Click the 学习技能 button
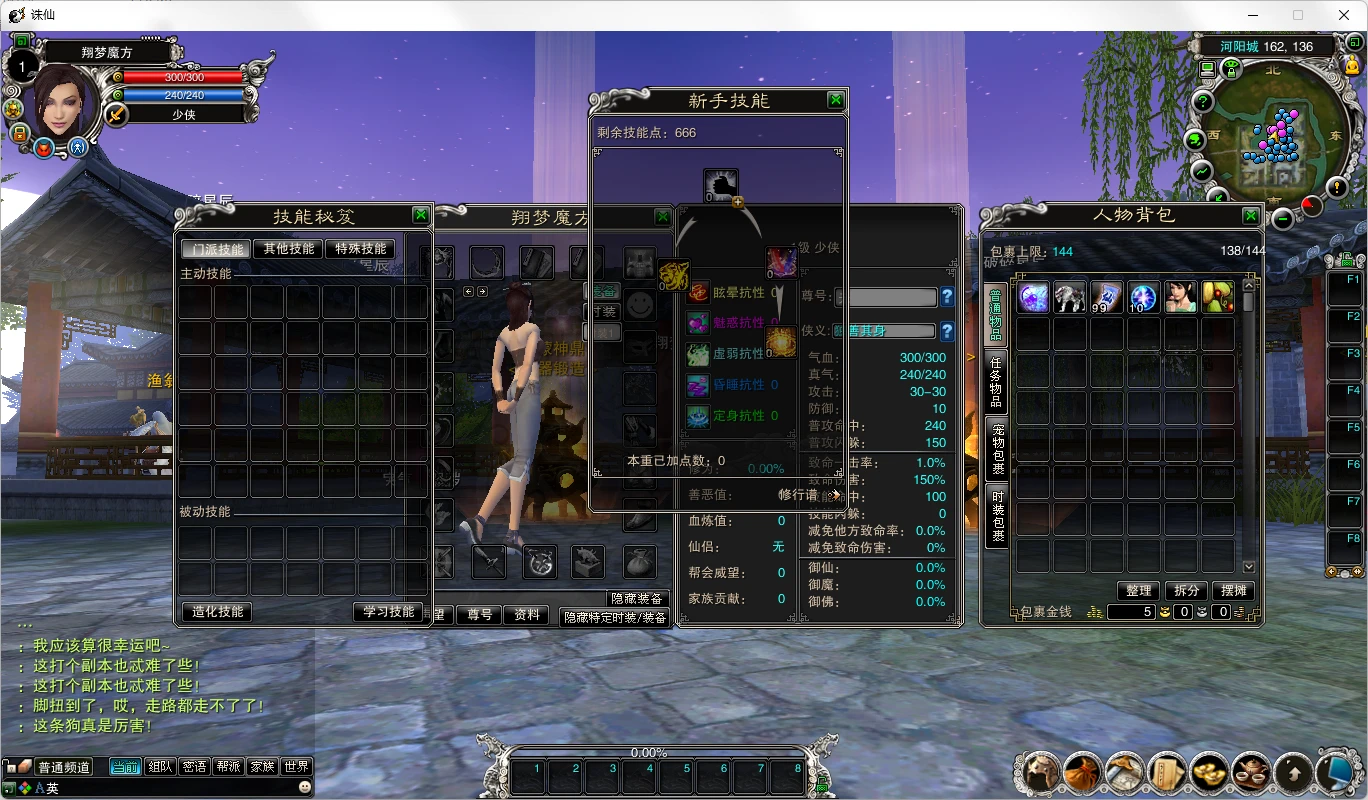This screenshot has height=800, width=1368. pyautogui.click(x=388, y=612)
